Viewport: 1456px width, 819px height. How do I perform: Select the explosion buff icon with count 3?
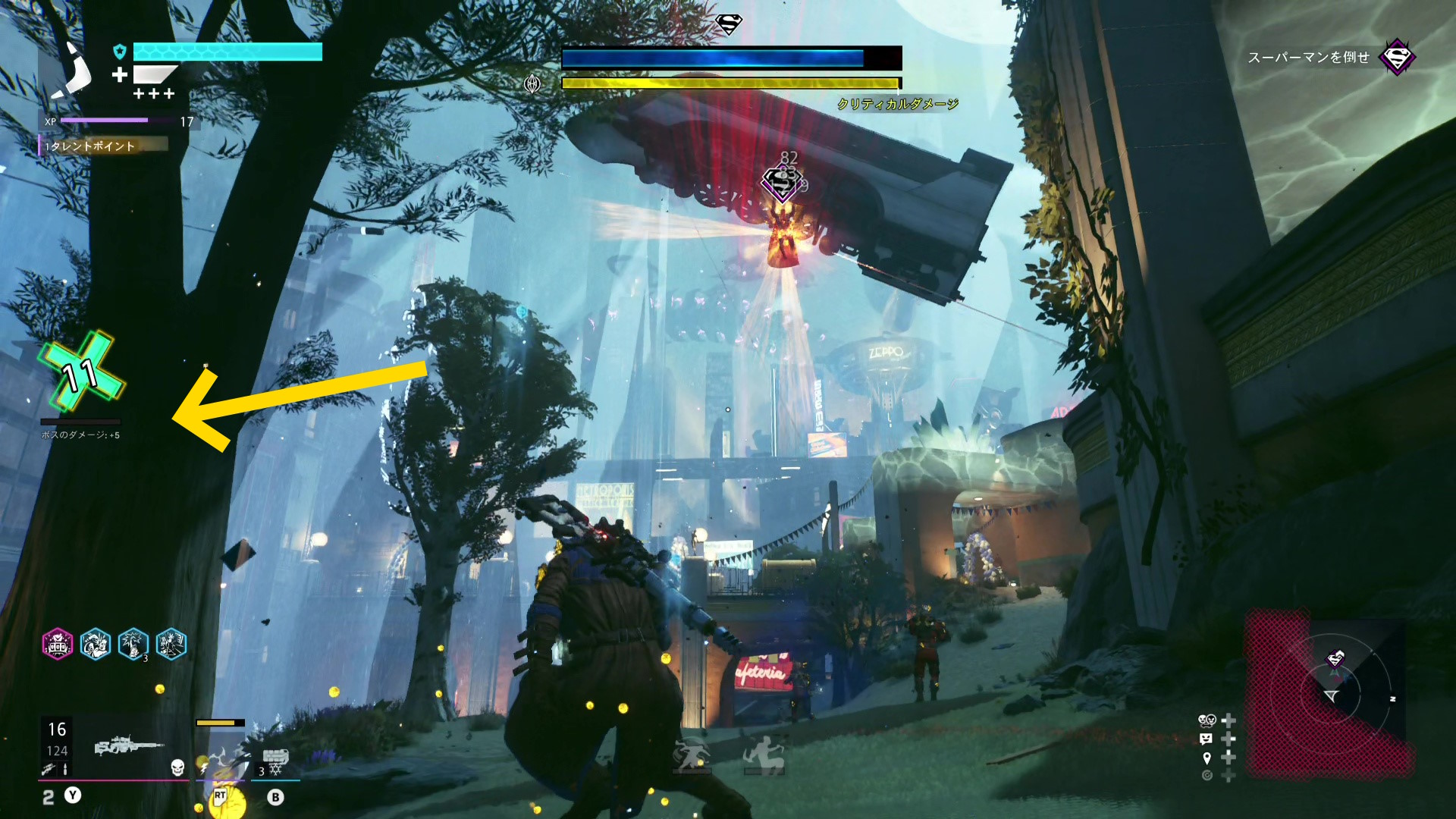tap(133, 645)
